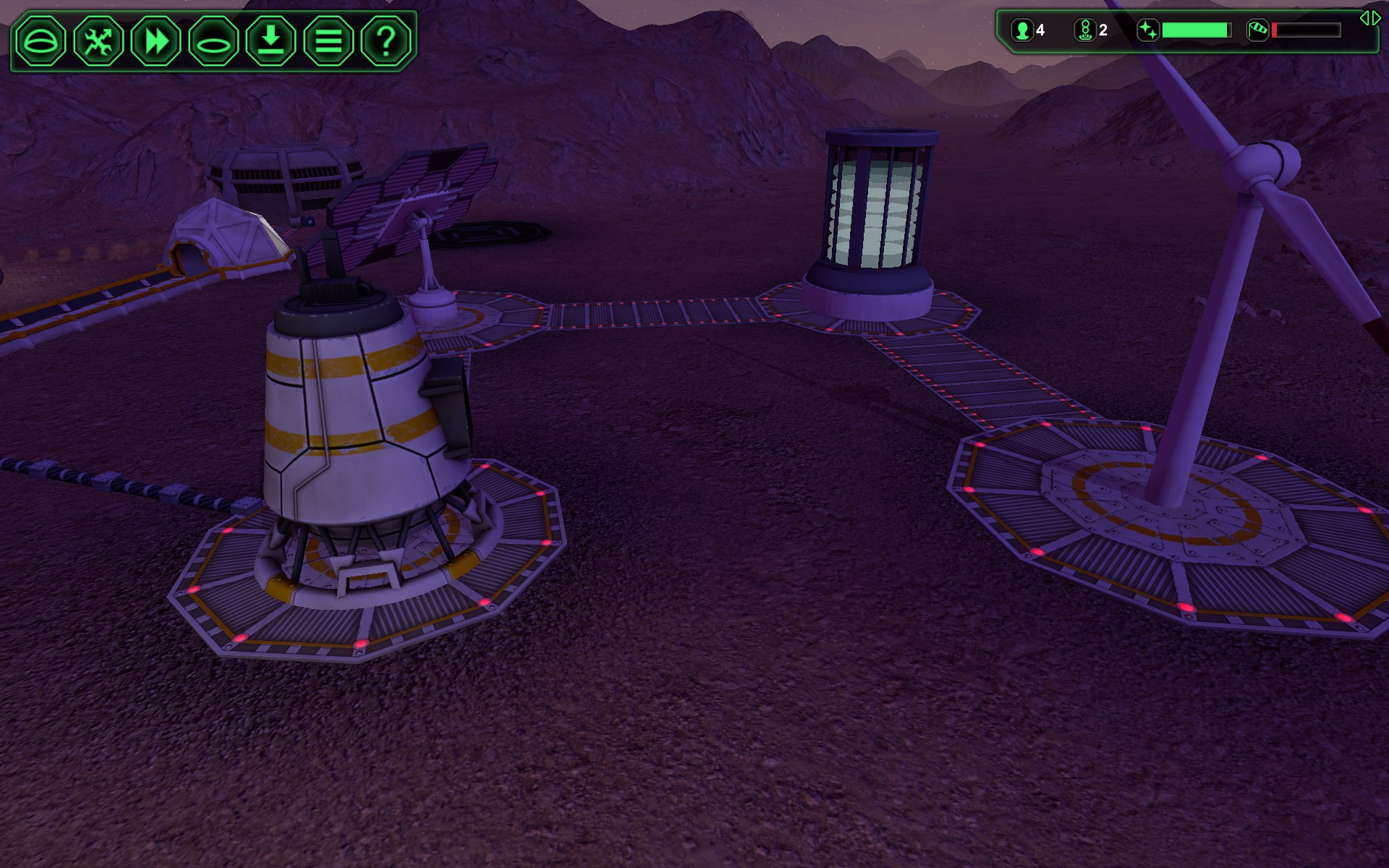
Task: Select the colonist count icon
Action: (1022, 30)
